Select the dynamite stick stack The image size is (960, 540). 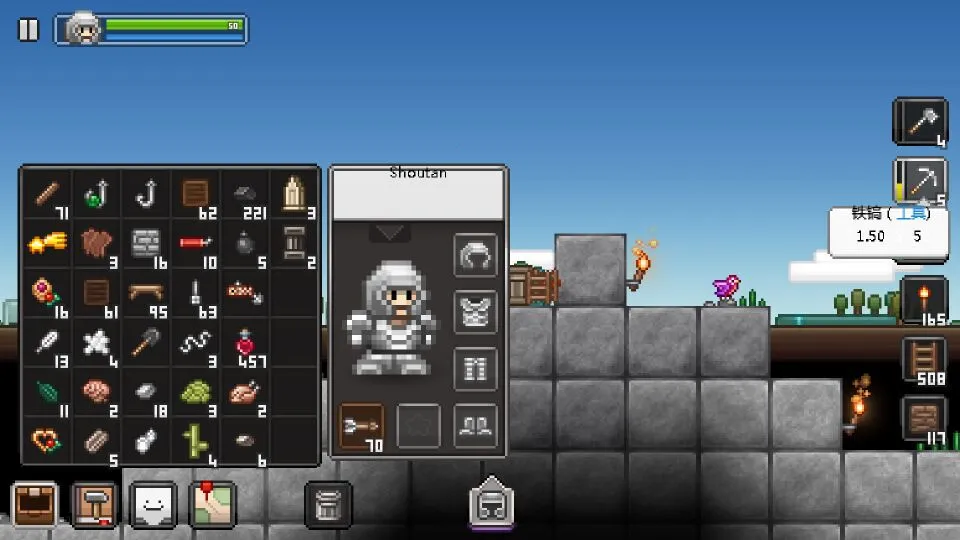point(195,243)
